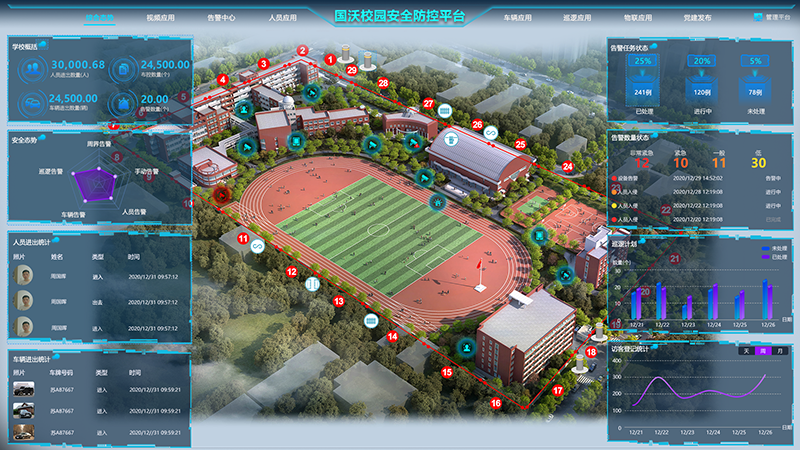Select map marker number 16
The image size is (800, 450).
496,403
